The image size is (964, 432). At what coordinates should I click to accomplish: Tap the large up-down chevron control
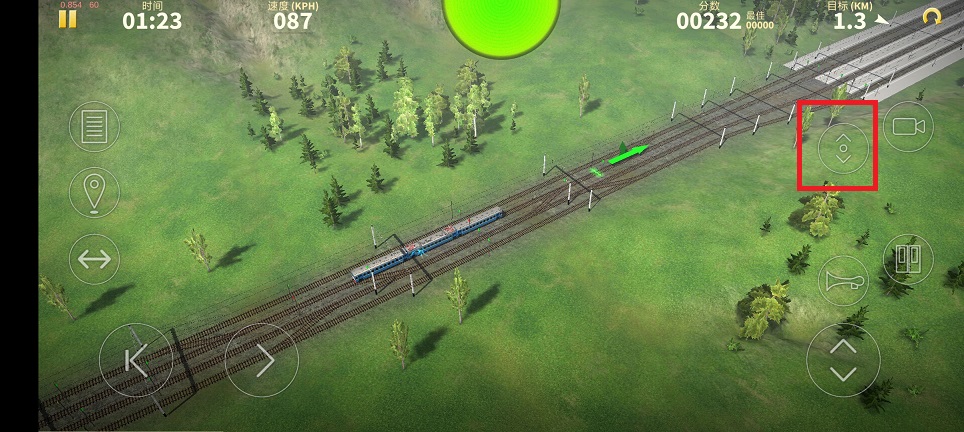pyautogui.click(x=843, y=360)
